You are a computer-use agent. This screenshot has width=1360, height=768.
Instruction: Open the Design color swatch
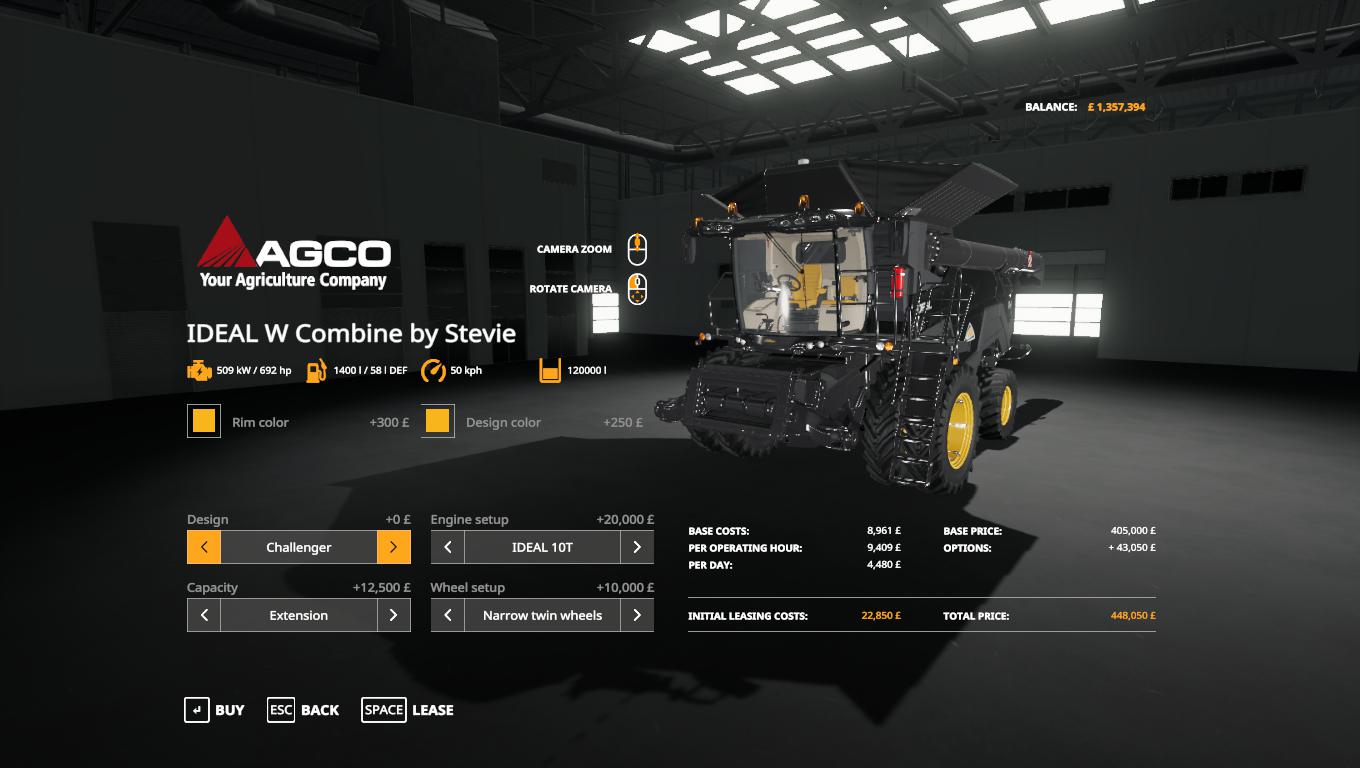click(438, 421)
